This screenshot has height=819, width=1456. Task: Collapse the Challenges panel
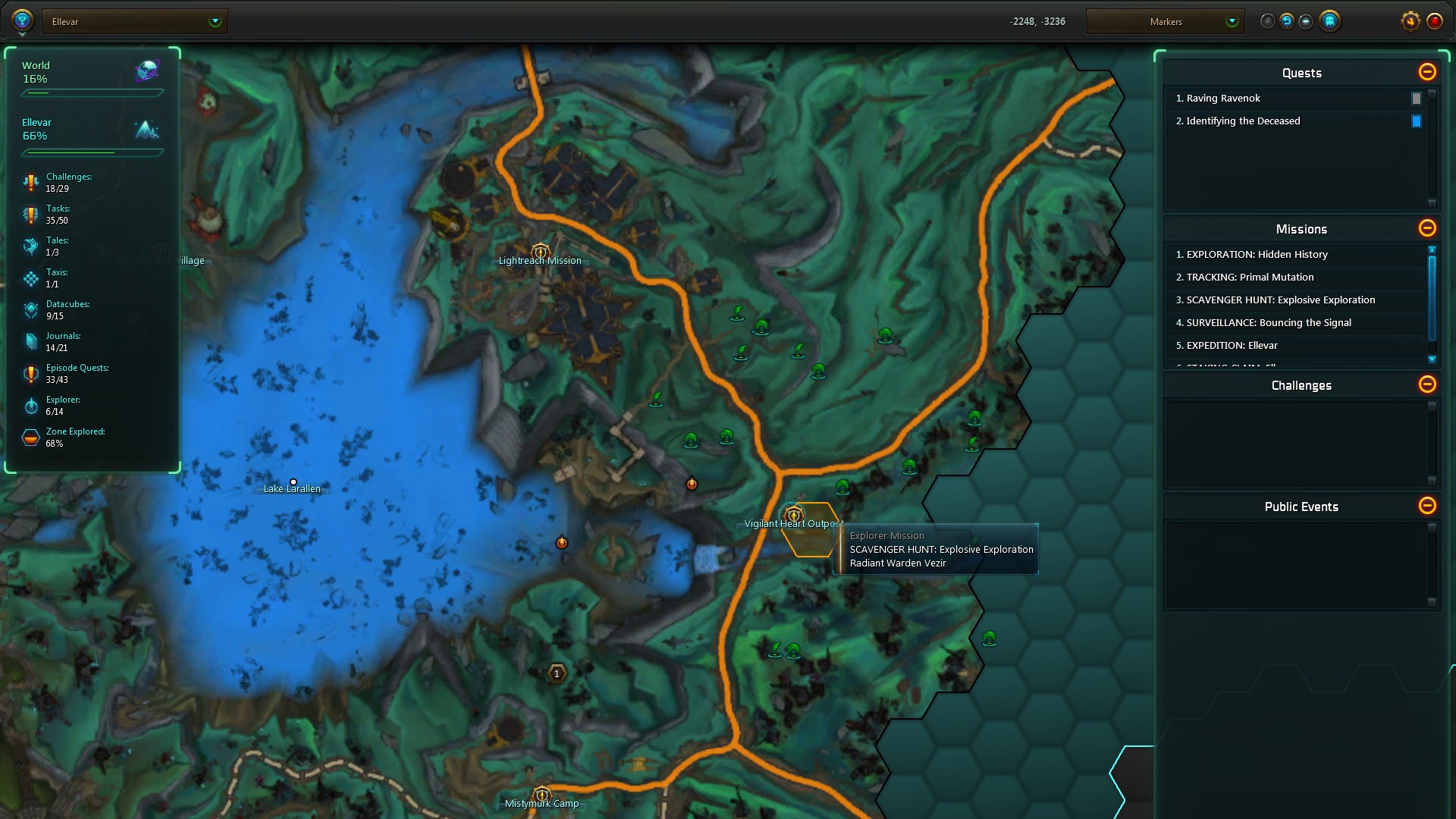pyautogui.click(x=1426, y=384)
